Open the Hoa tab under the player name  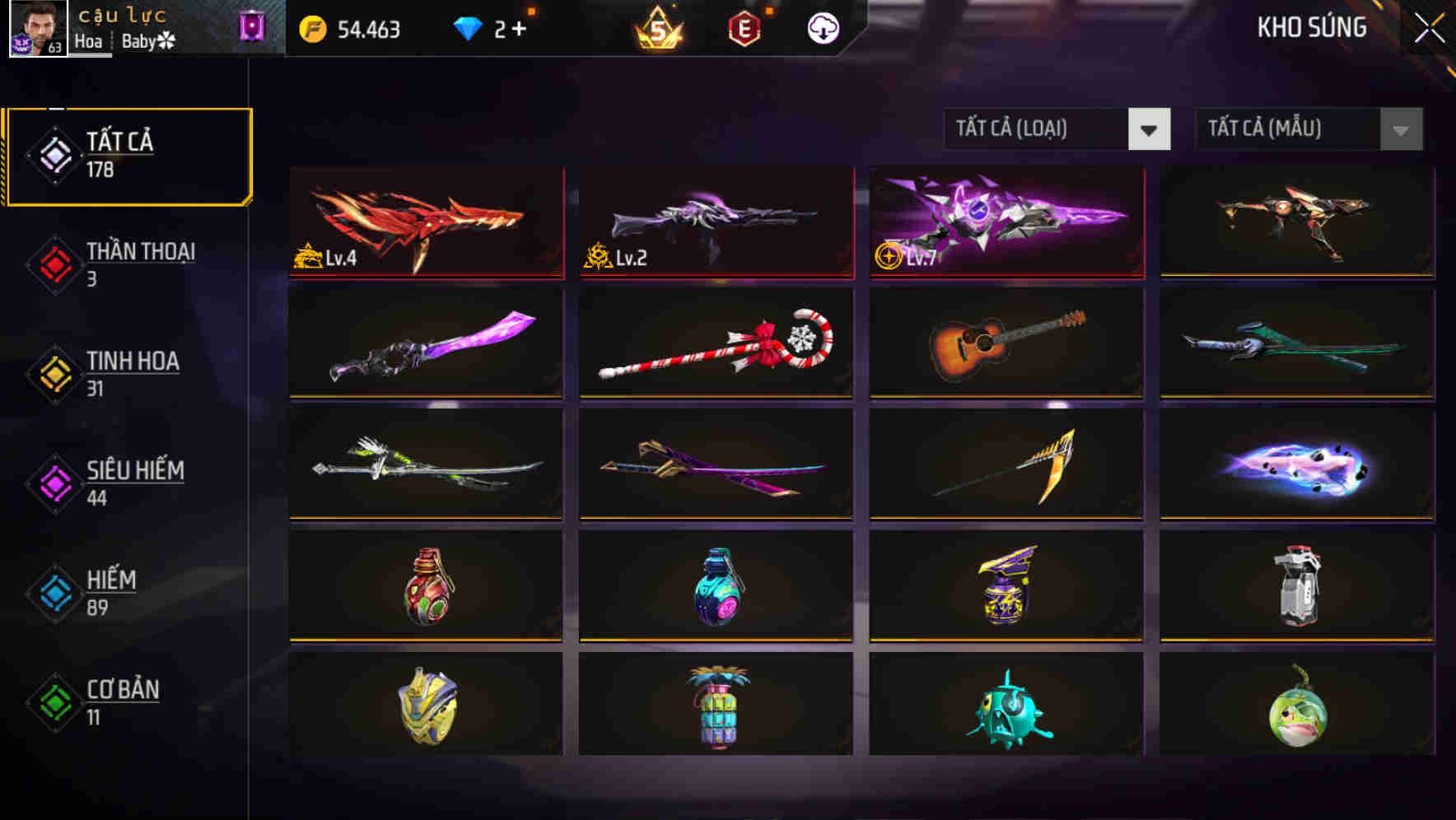pos(89,41)
